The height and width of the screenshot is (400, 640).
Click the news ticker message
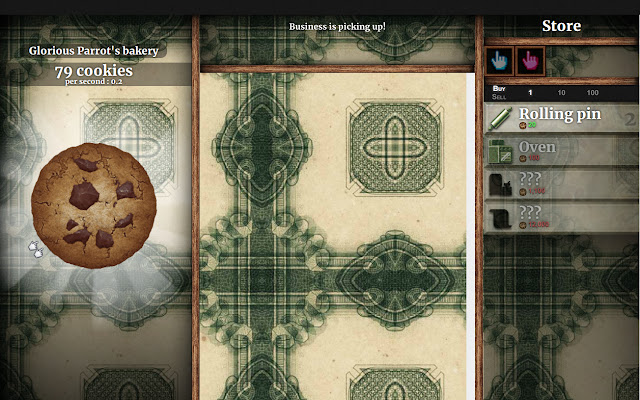click(x=337, y=26)
